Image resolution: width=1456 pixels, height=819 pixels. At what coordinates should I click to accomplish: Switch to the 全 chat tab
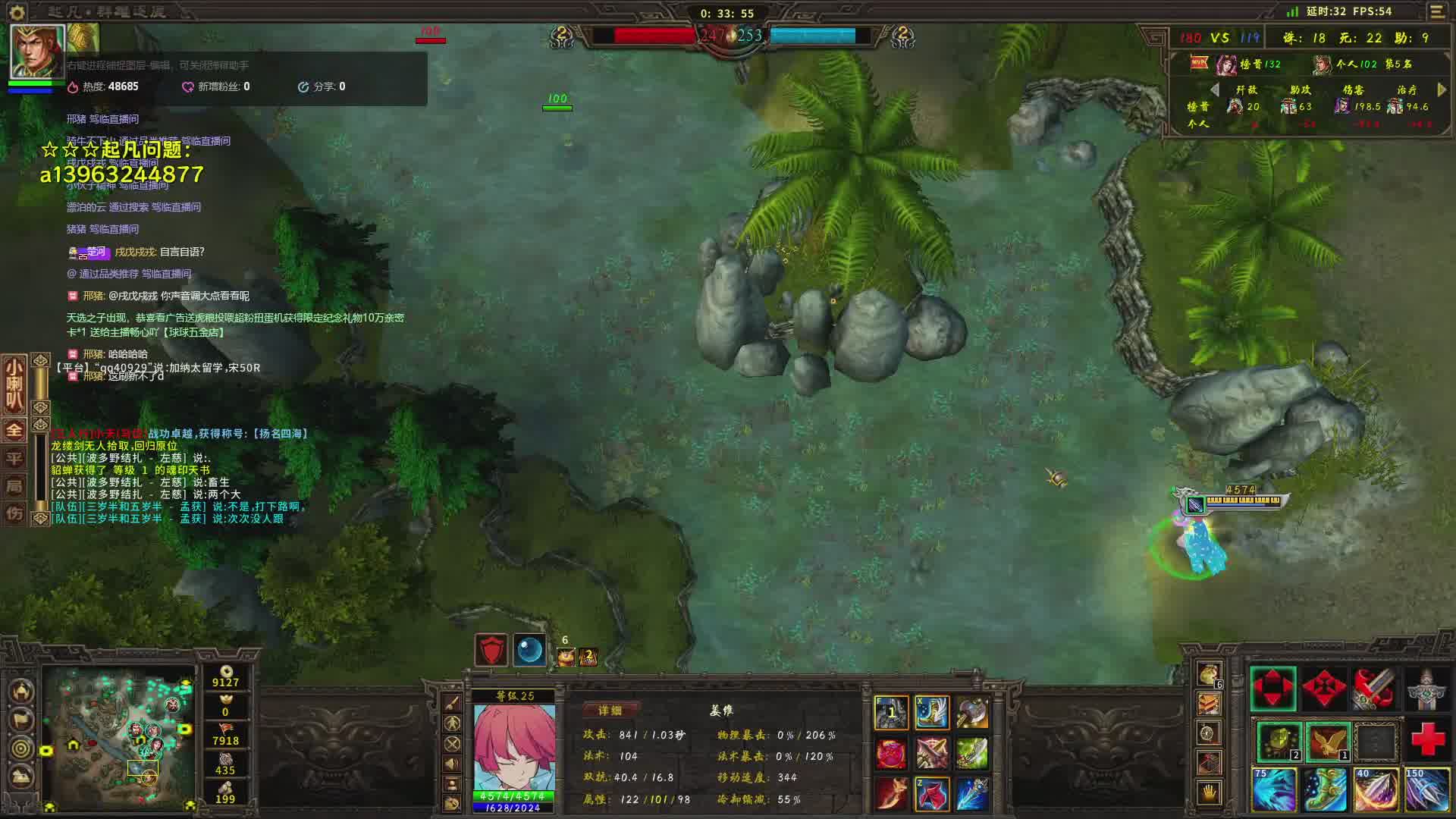pyautogui.click(x=14, y=431)
